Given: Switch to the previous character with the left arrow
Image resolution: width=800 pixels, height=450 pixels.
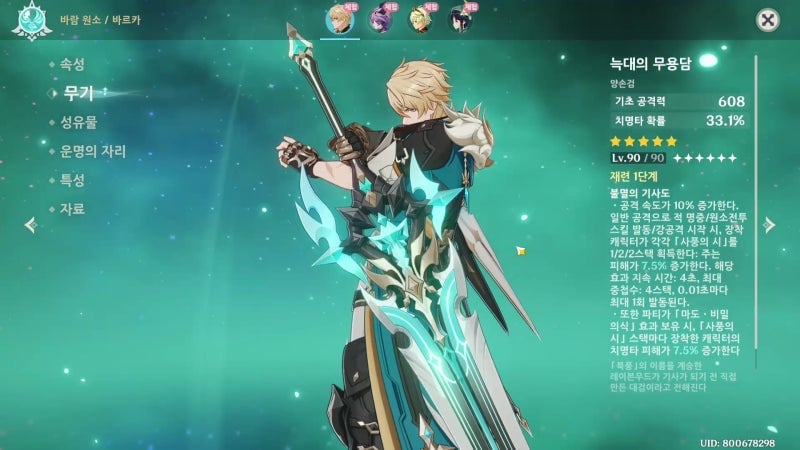Looking at the screenshot, I should point(30,224).
